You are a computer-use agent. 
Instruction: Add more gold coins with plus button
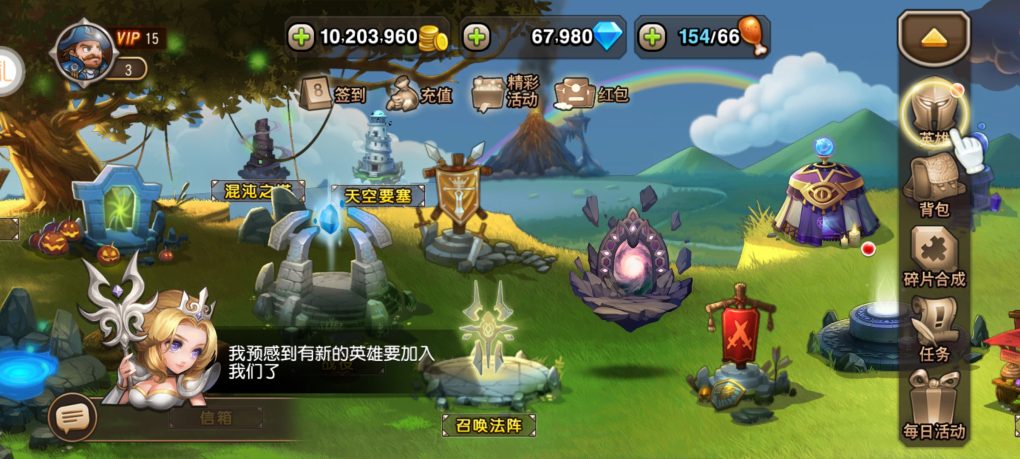tap(300, 38)
